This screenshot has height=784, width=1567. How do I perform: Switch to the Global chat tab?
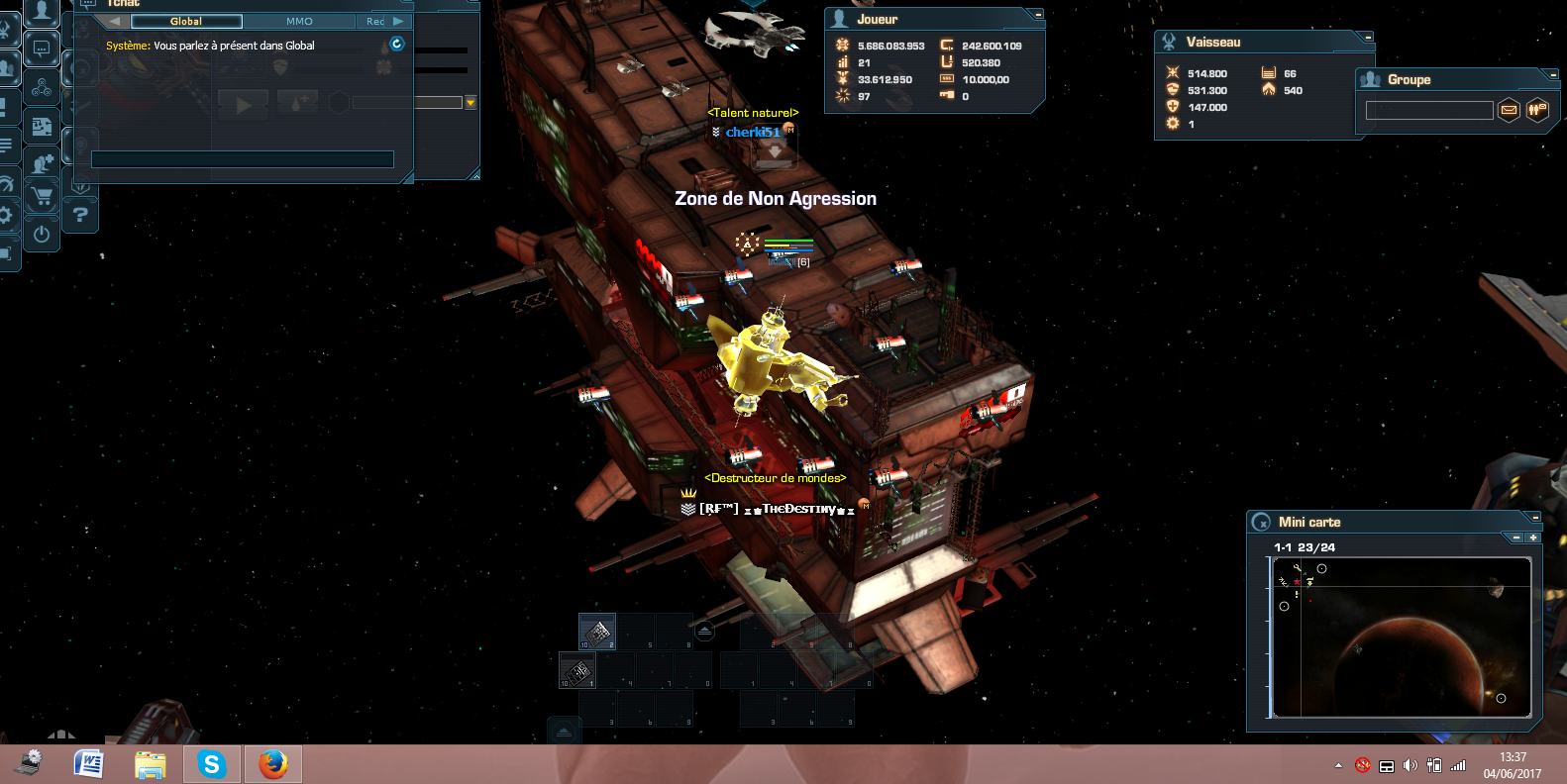186,21
